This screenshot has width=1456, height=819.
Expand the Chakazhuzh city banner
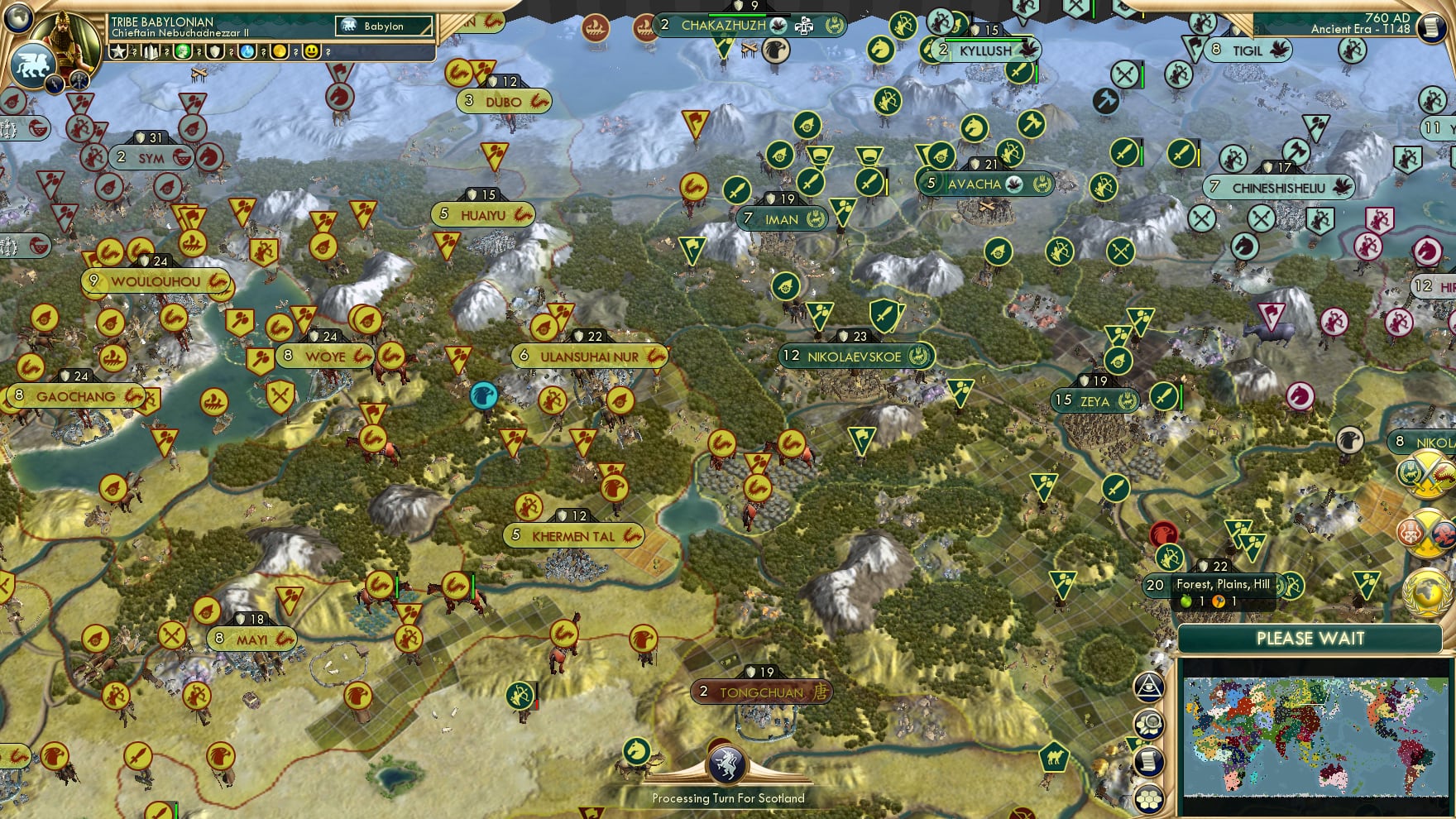coord(726,26)
